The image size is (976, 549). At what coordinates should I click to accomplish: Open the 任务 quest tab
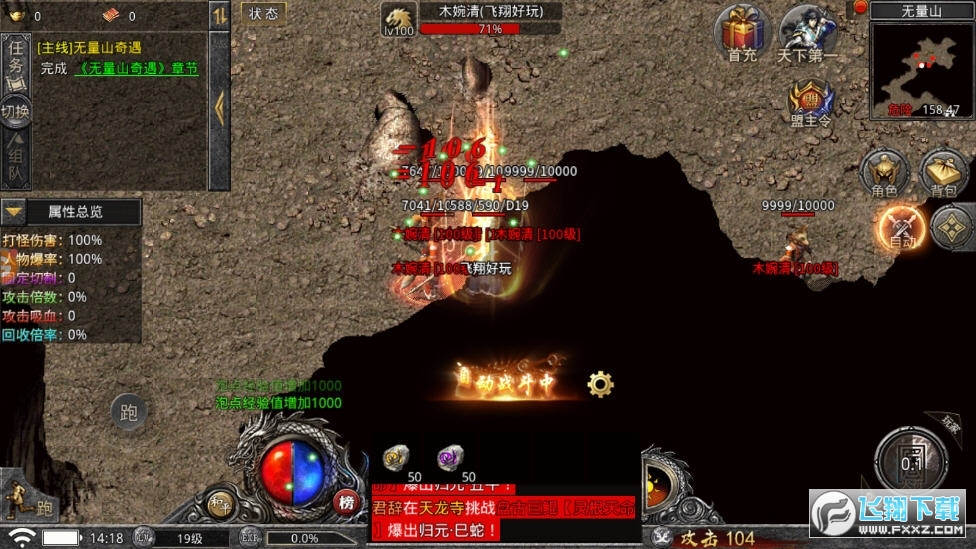point(16,60)
